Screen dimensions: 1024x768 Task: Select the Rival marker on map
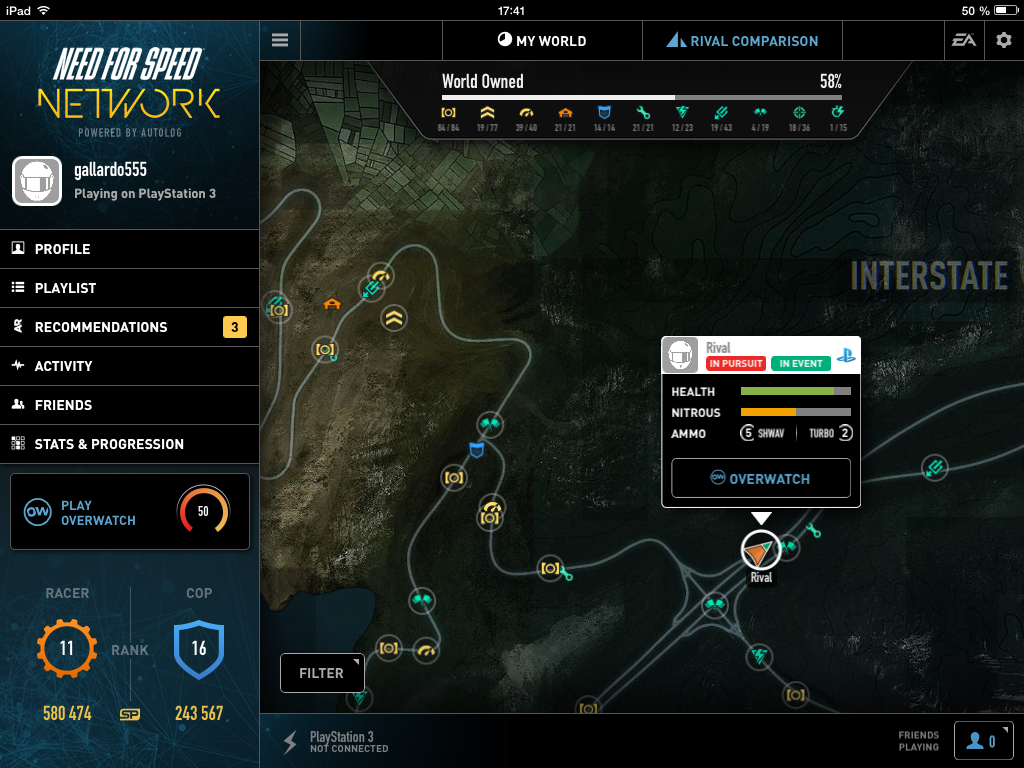[761, 550]
